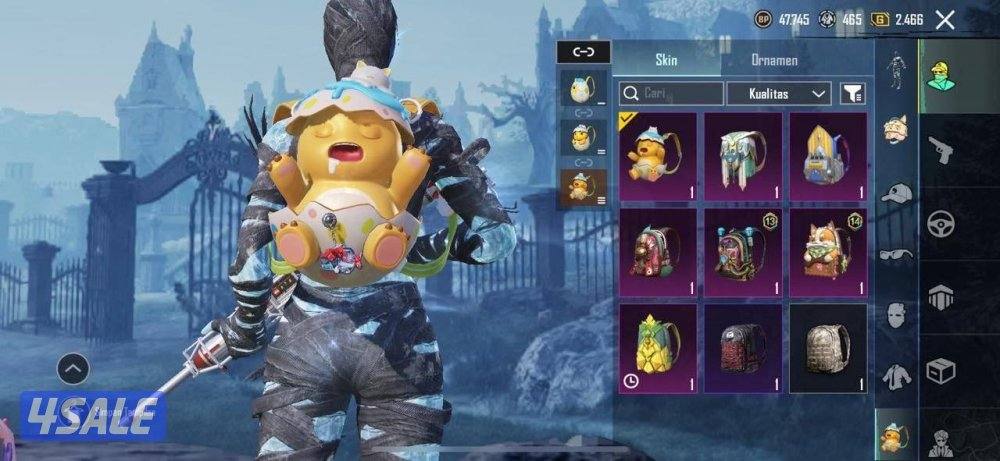Show the cap headwear category

[x=897, y=193]
